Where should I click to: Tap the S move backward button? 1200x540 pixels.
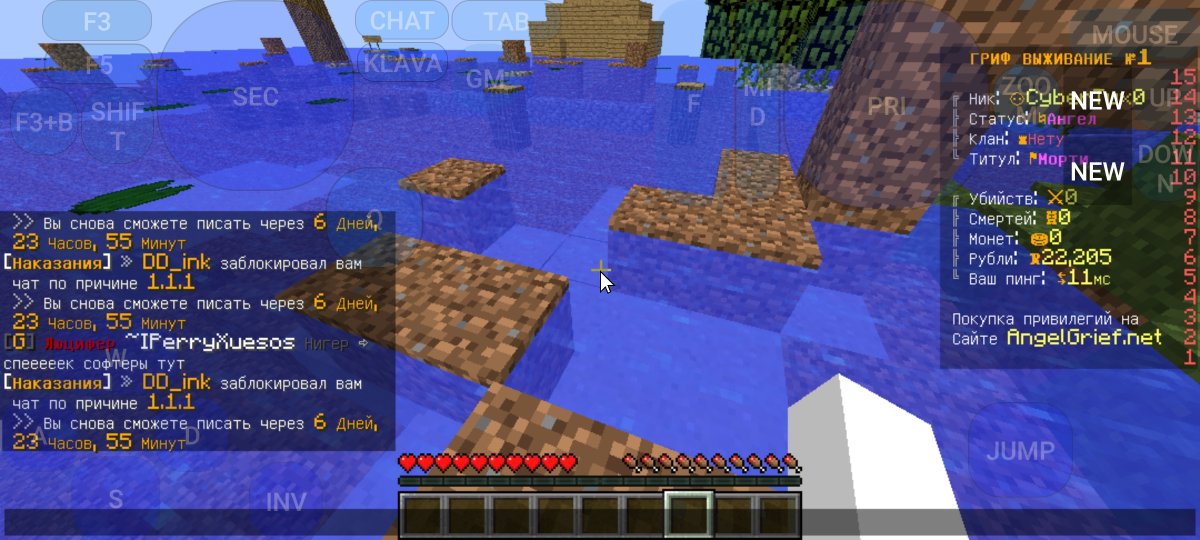pos(116,499)
